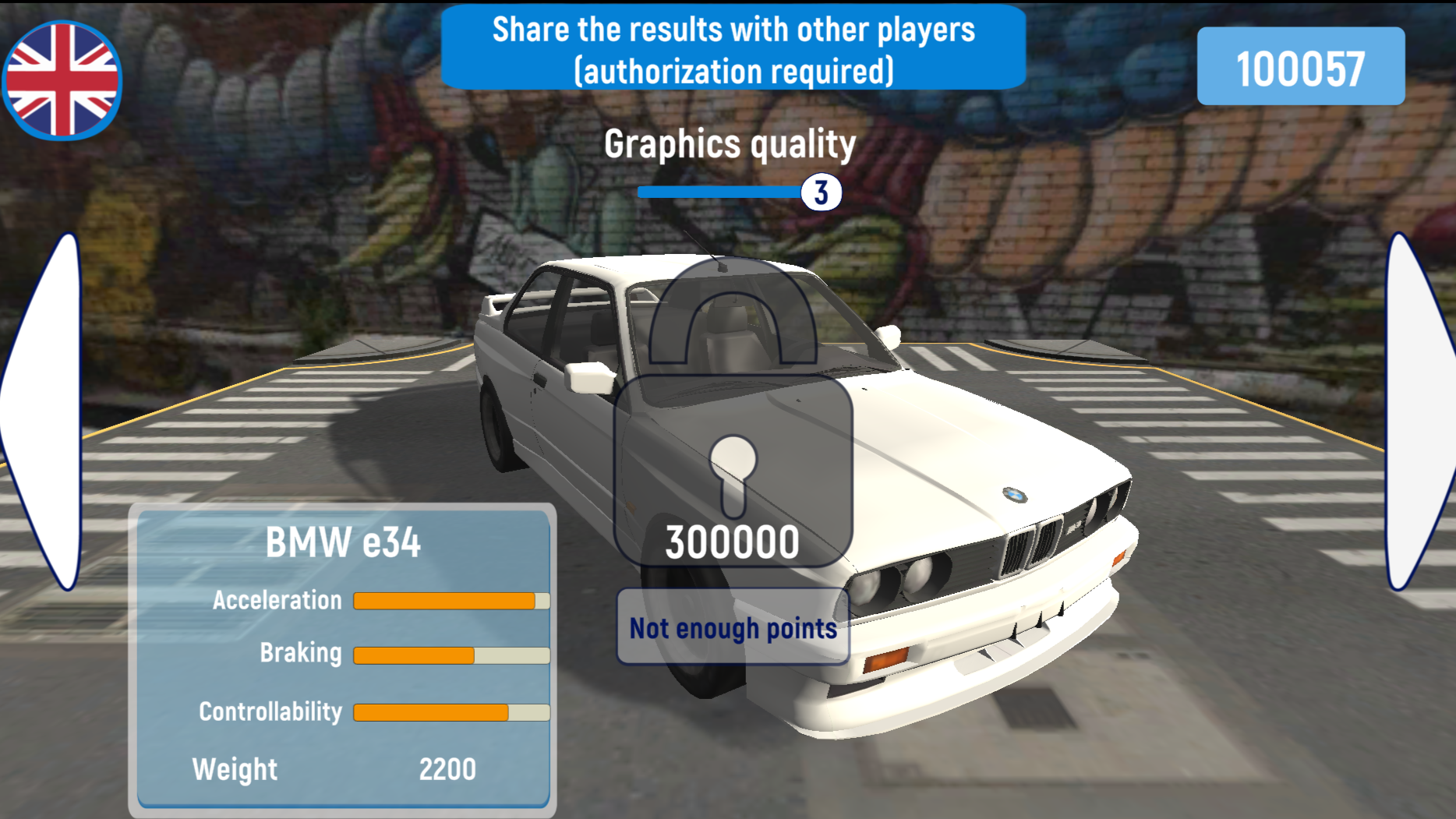Select the Controllability stat row
The height and width of the screenshot is (819, 1456).
pos(451,711)
